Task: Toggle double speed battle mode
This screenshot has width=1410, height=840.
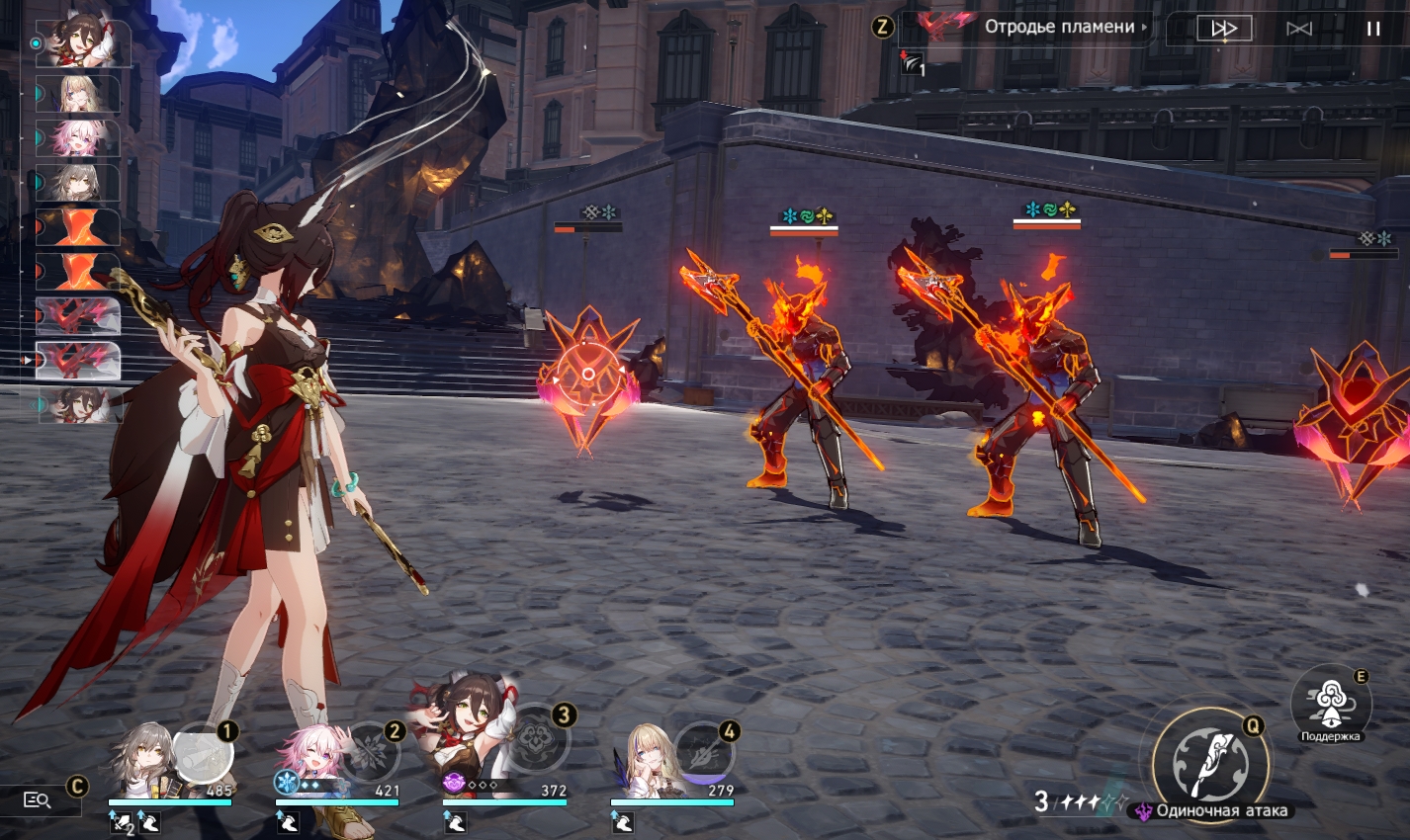Action: 1224,29
